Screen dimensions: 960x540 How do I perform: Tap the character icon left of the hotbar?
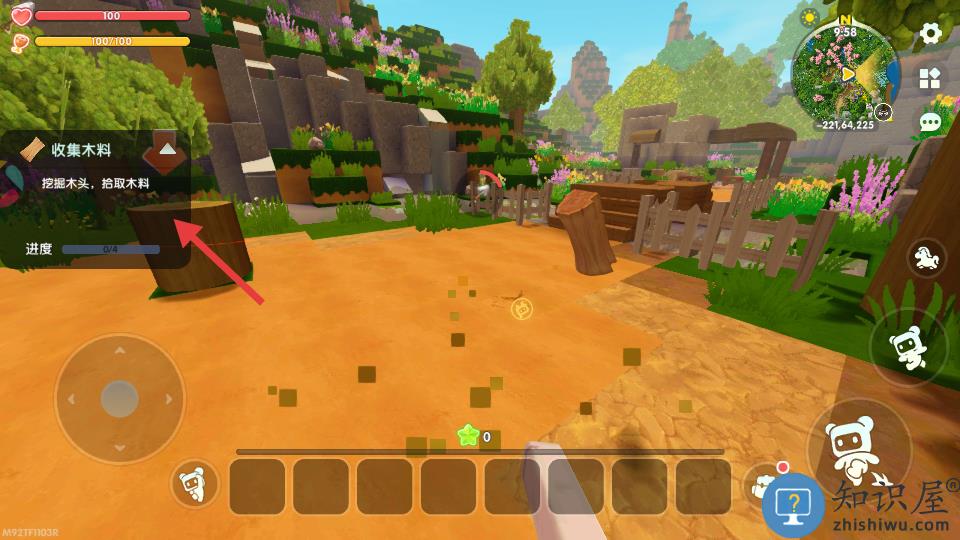195,486
